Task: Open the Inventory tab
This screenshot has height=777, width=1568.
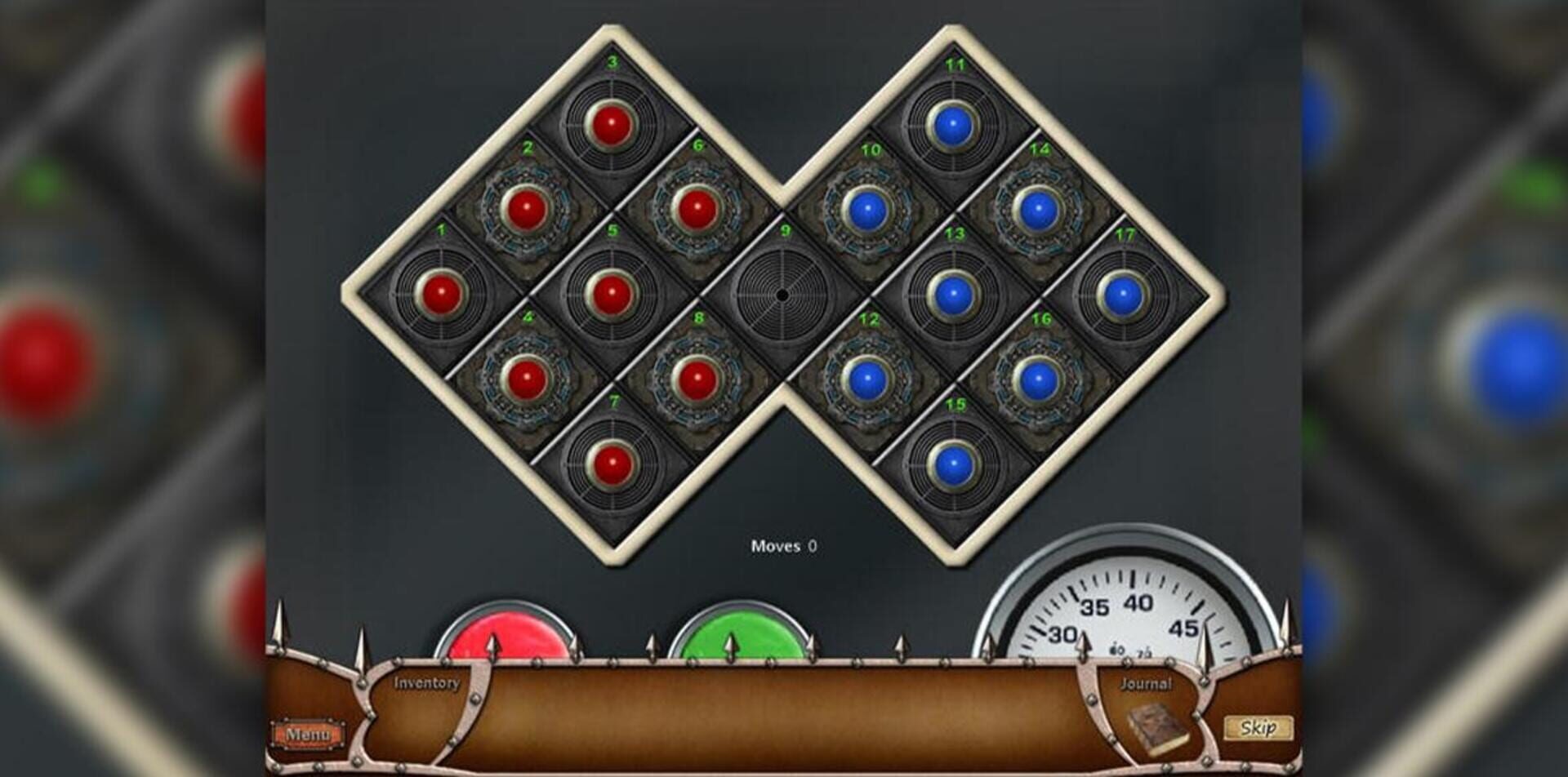Action: click(425, 682)
